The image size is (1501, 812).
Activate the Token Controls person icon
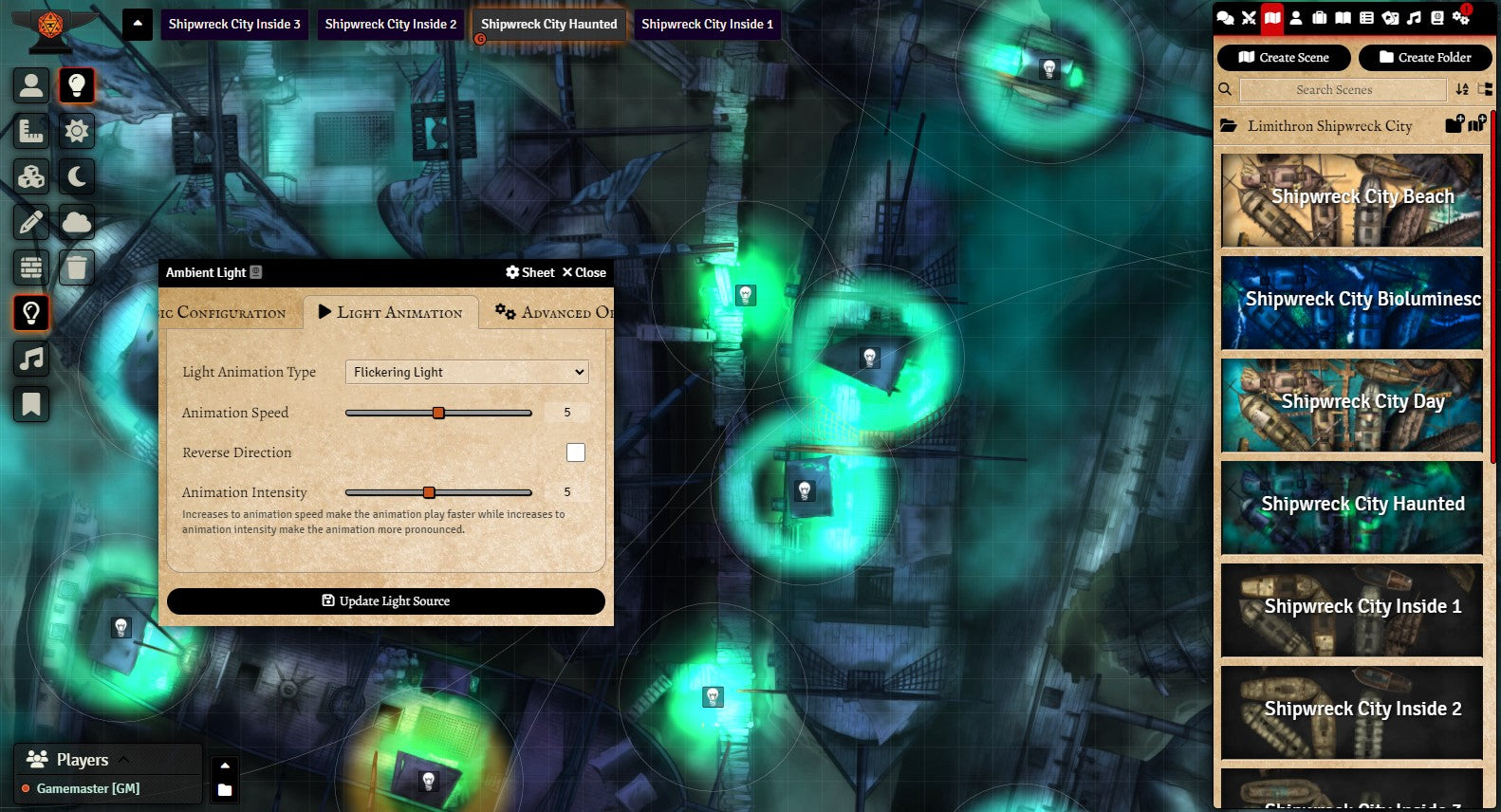(31, 85)
